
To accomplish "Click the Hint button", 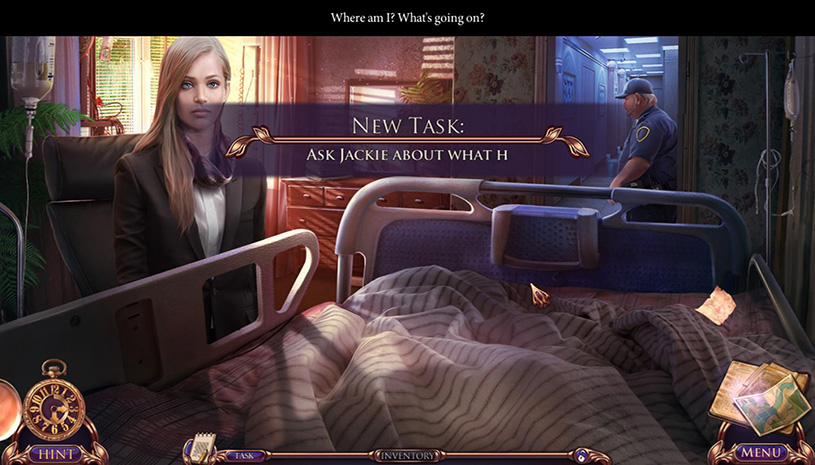I will pyautogui.click(x=55, y=453).
